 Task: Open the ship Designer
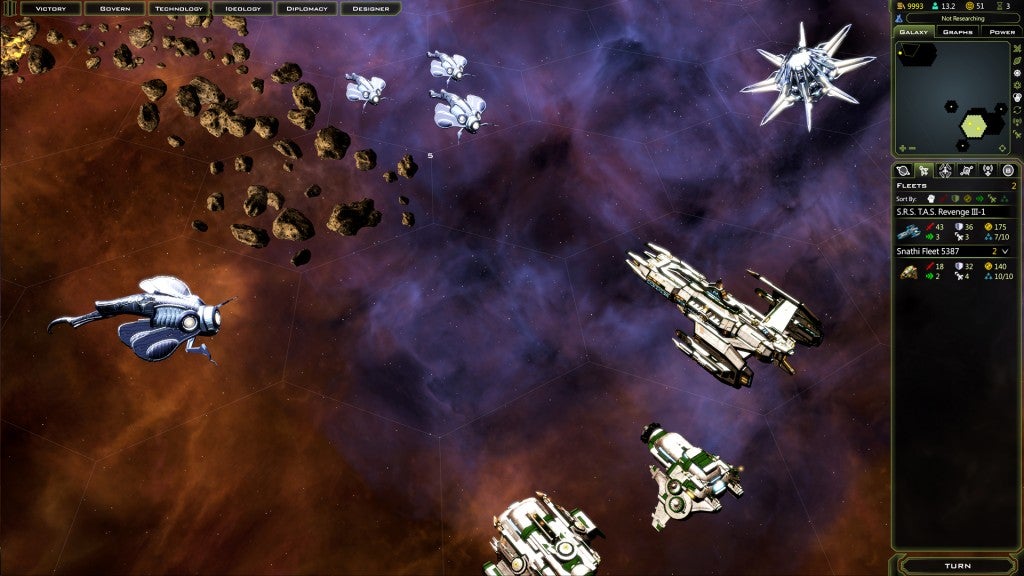pyautogui.click(x=371, y=9)
